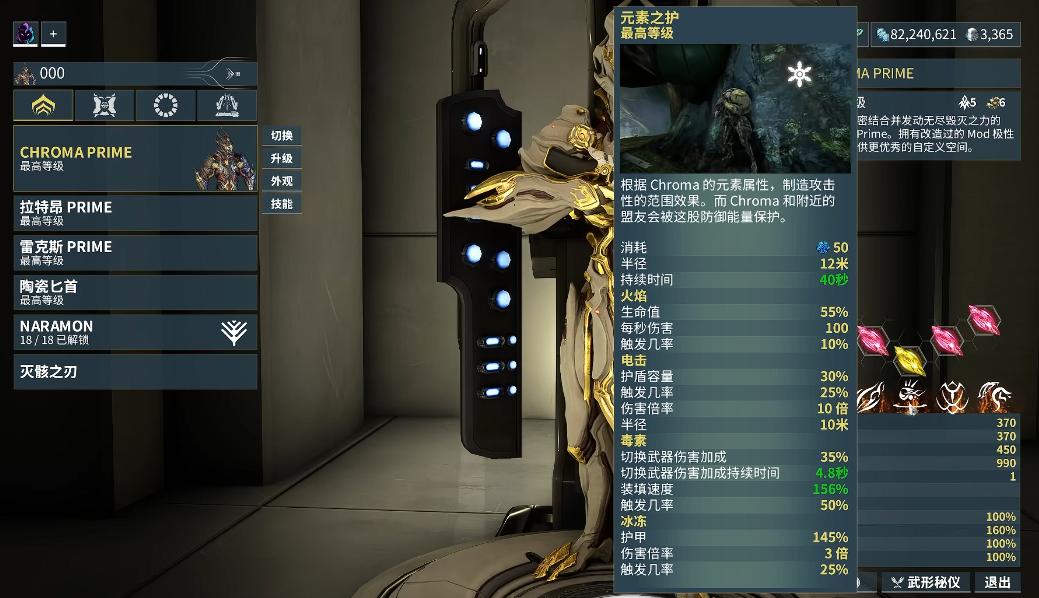Click the 退出 exit button
The width and height of the screenshot is (1039, 598).
[x=997, y=582]
